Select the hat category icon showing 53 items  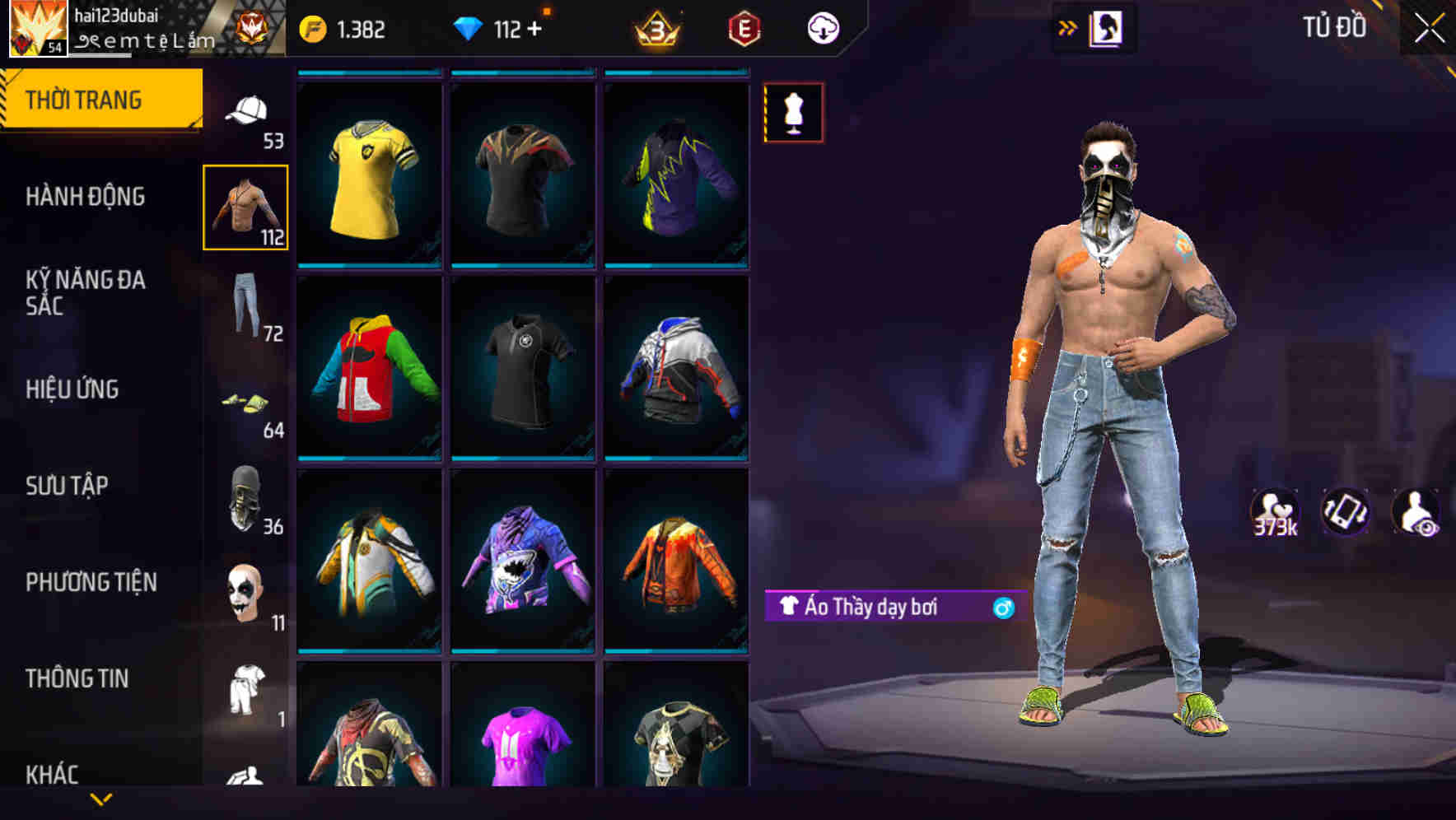(245, 111)
